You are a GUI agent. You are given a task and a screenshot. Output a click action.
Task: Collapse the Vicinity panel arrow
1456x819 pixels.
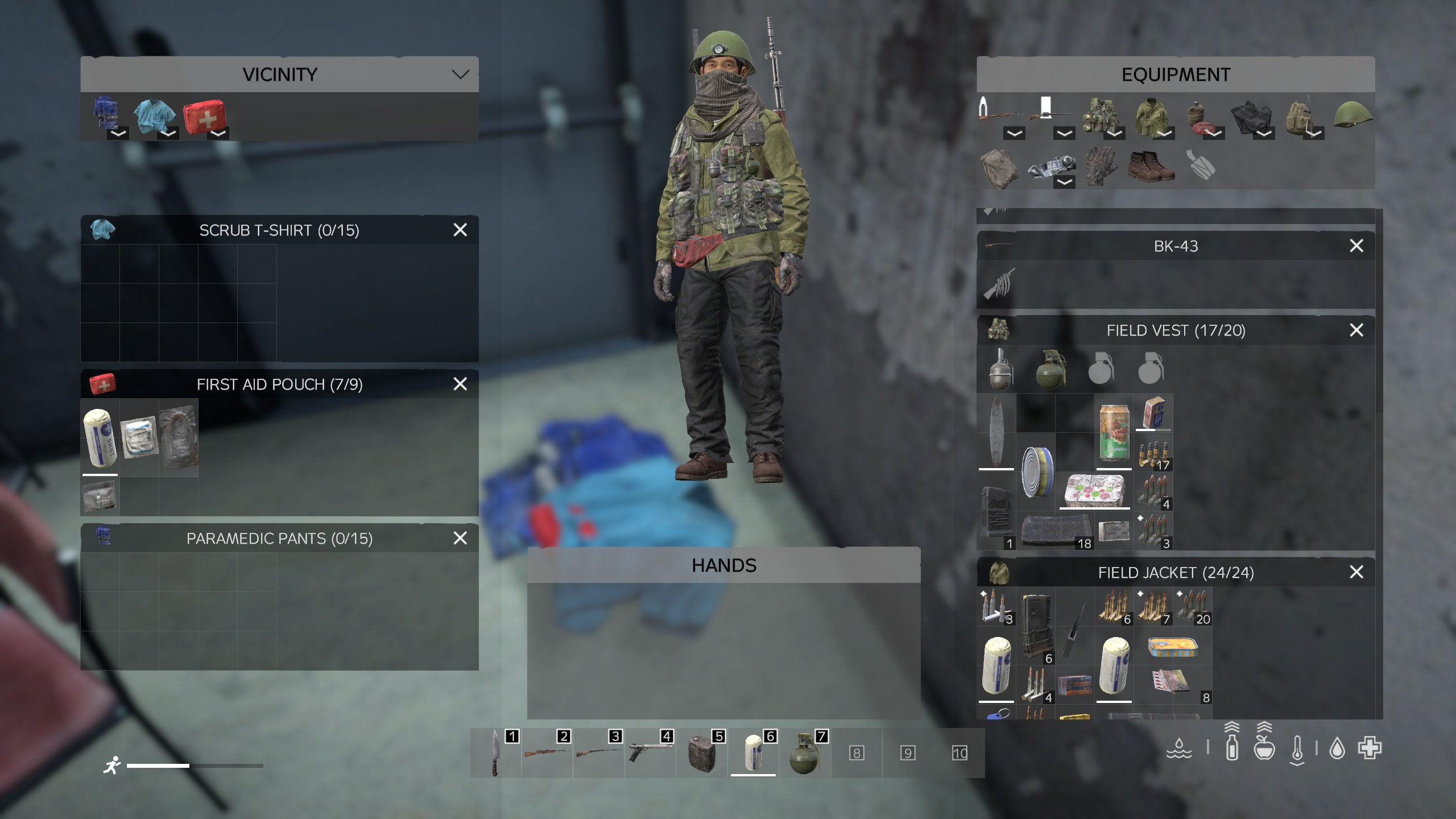tap(460, 75)
